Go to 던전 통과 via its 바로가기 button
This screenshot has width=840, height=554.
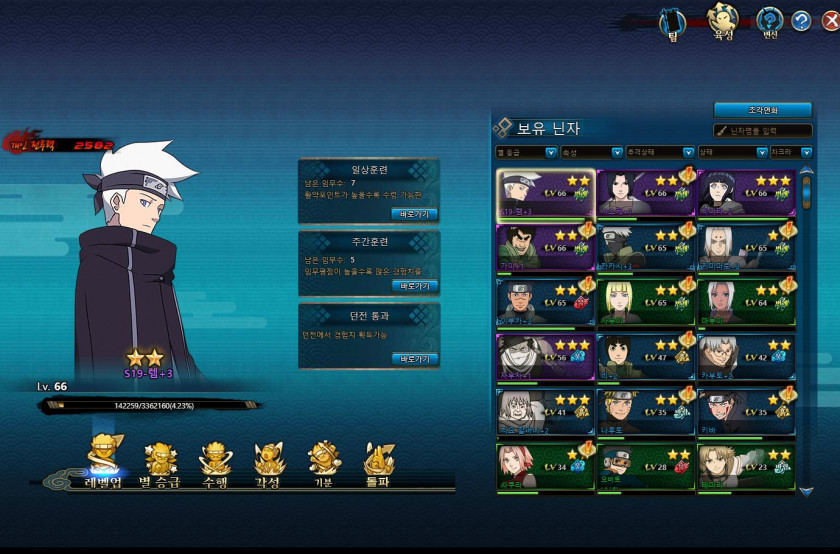click(x=414, y=358)
